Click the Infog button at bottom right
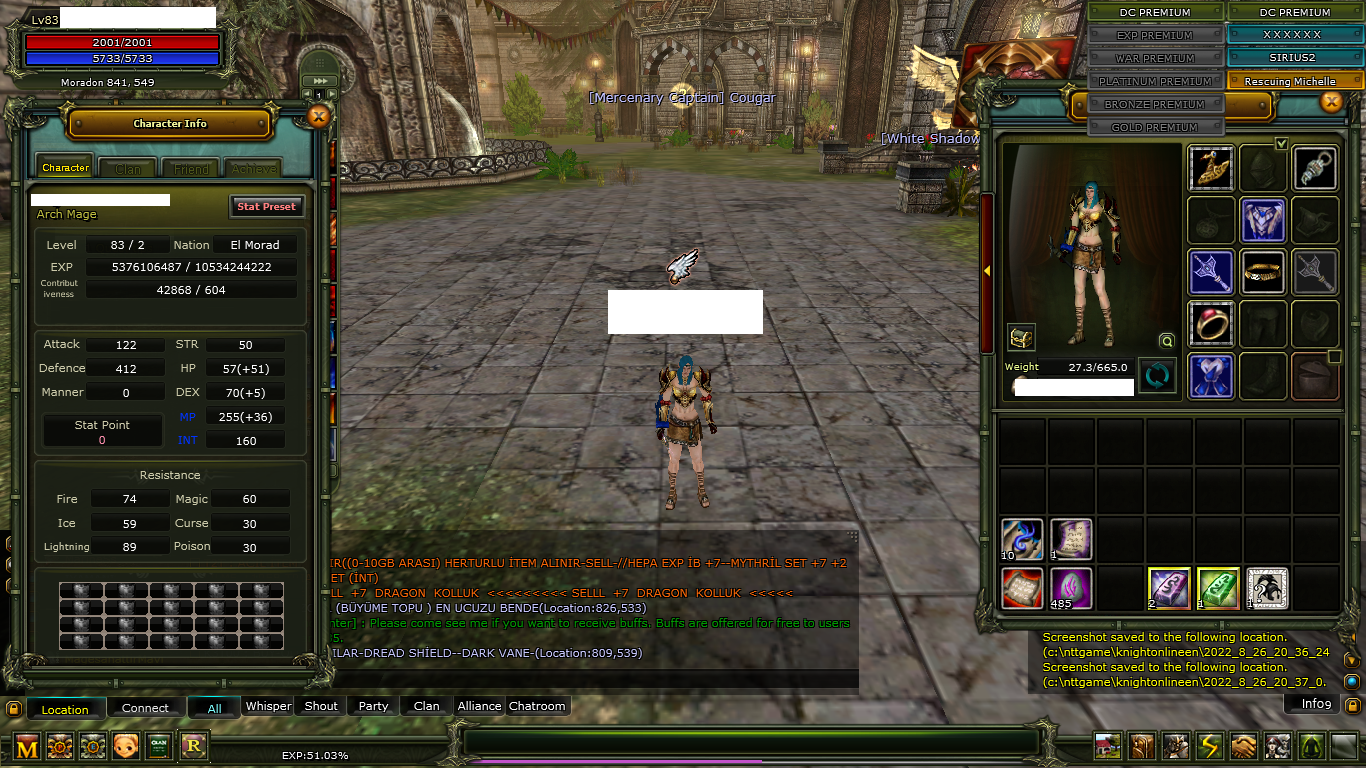This screenshot has height=768, width=1366. coord(1312,703)
